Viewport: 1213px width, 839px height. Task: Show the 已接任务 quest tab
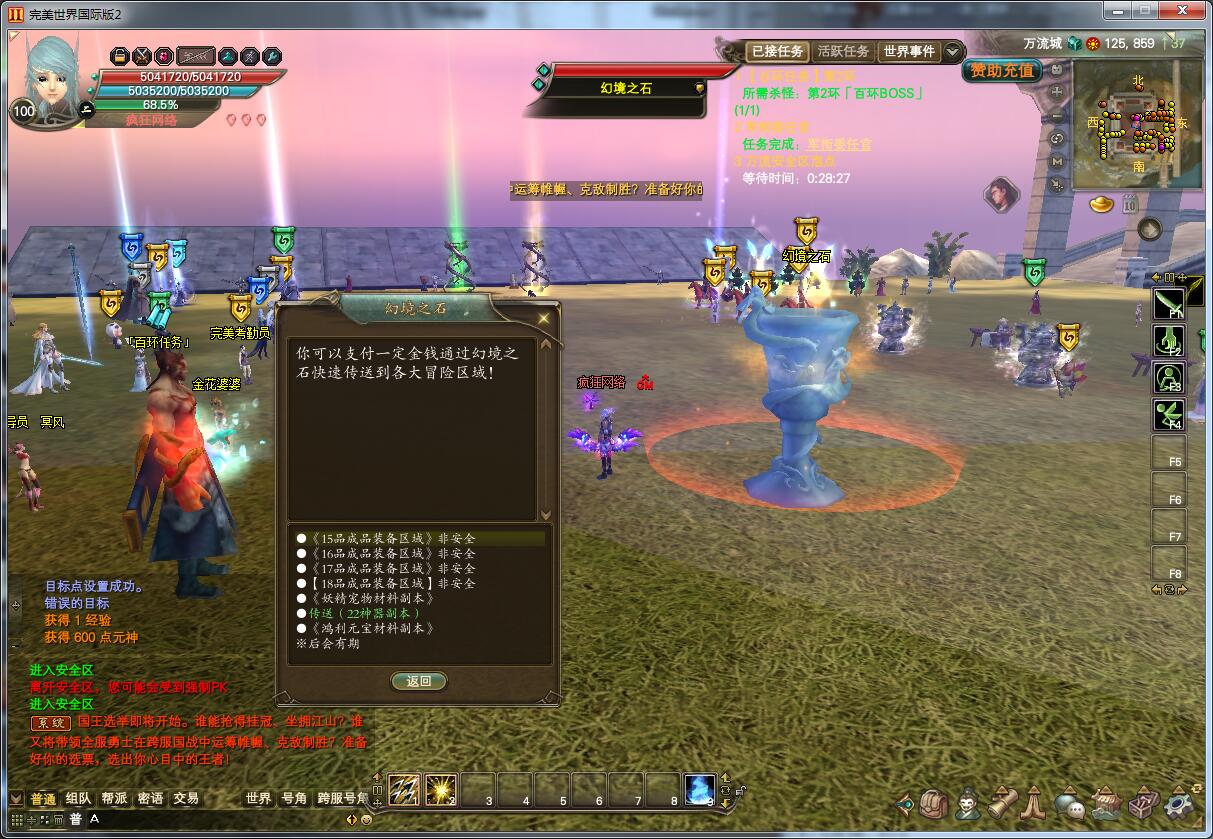pyautogui.click(x=777, y=51)
